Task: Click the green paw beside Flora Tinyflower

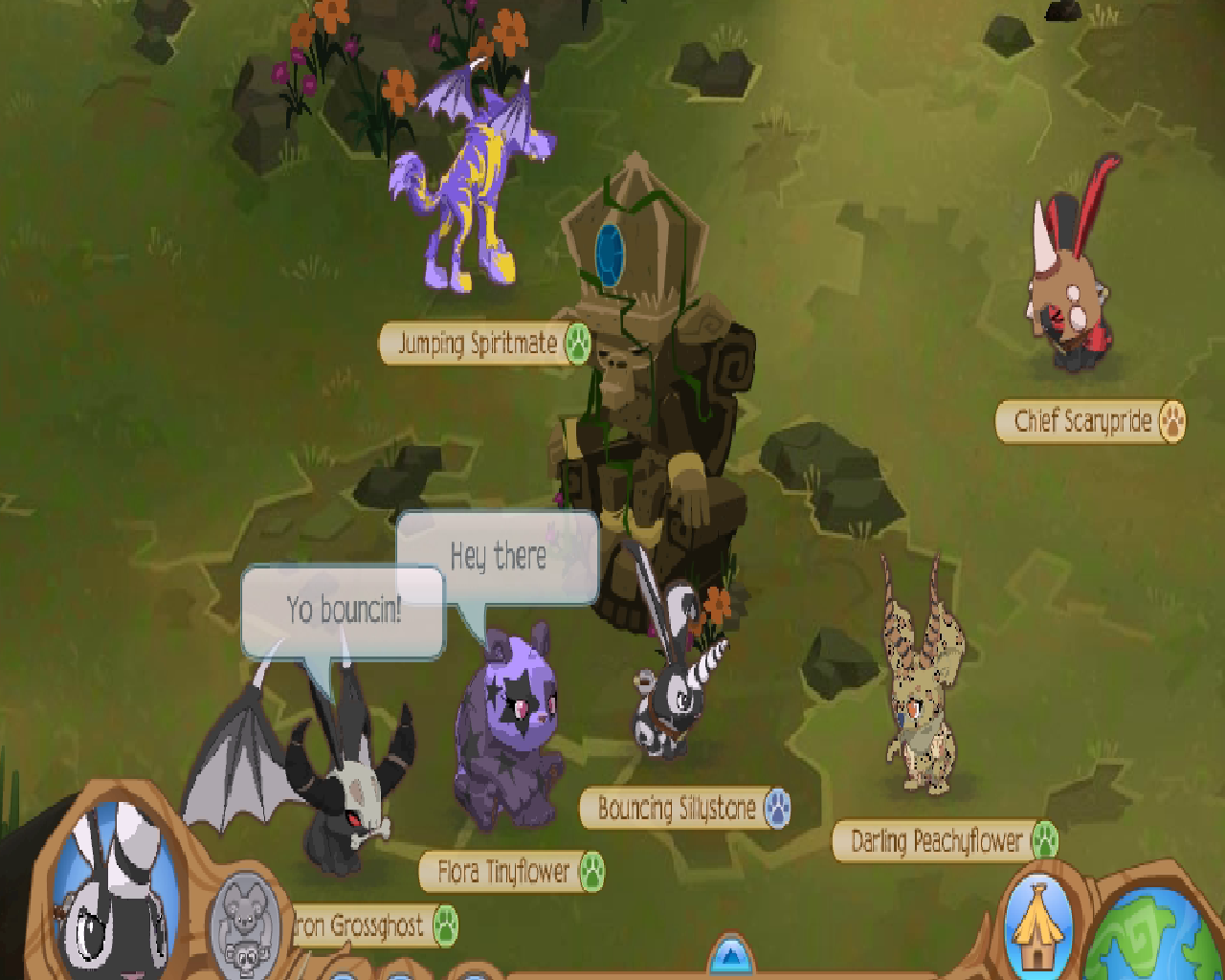Action: (593, 873)
